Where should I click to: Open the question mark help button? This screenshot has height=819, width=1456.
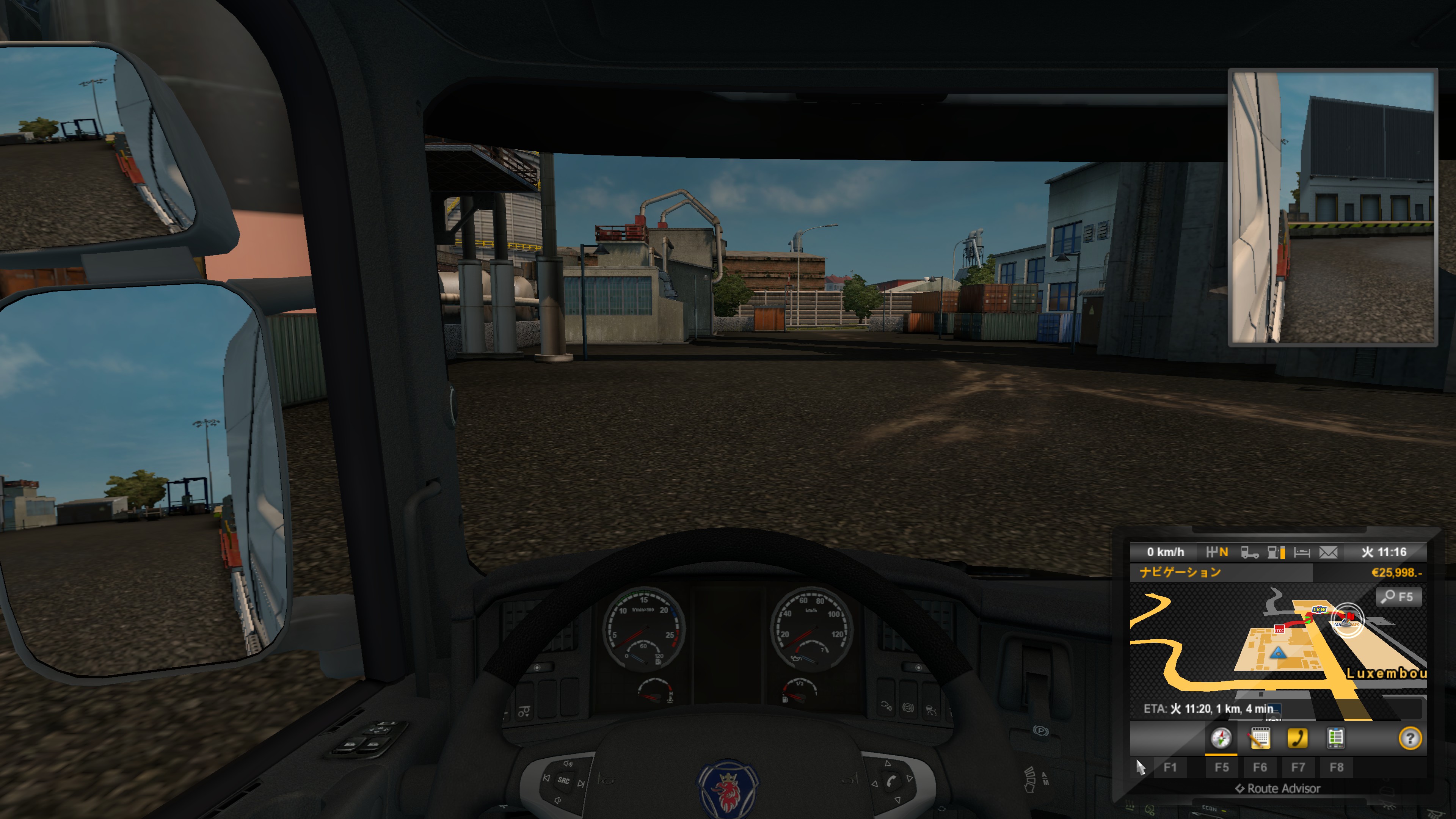click(1410, 738)
